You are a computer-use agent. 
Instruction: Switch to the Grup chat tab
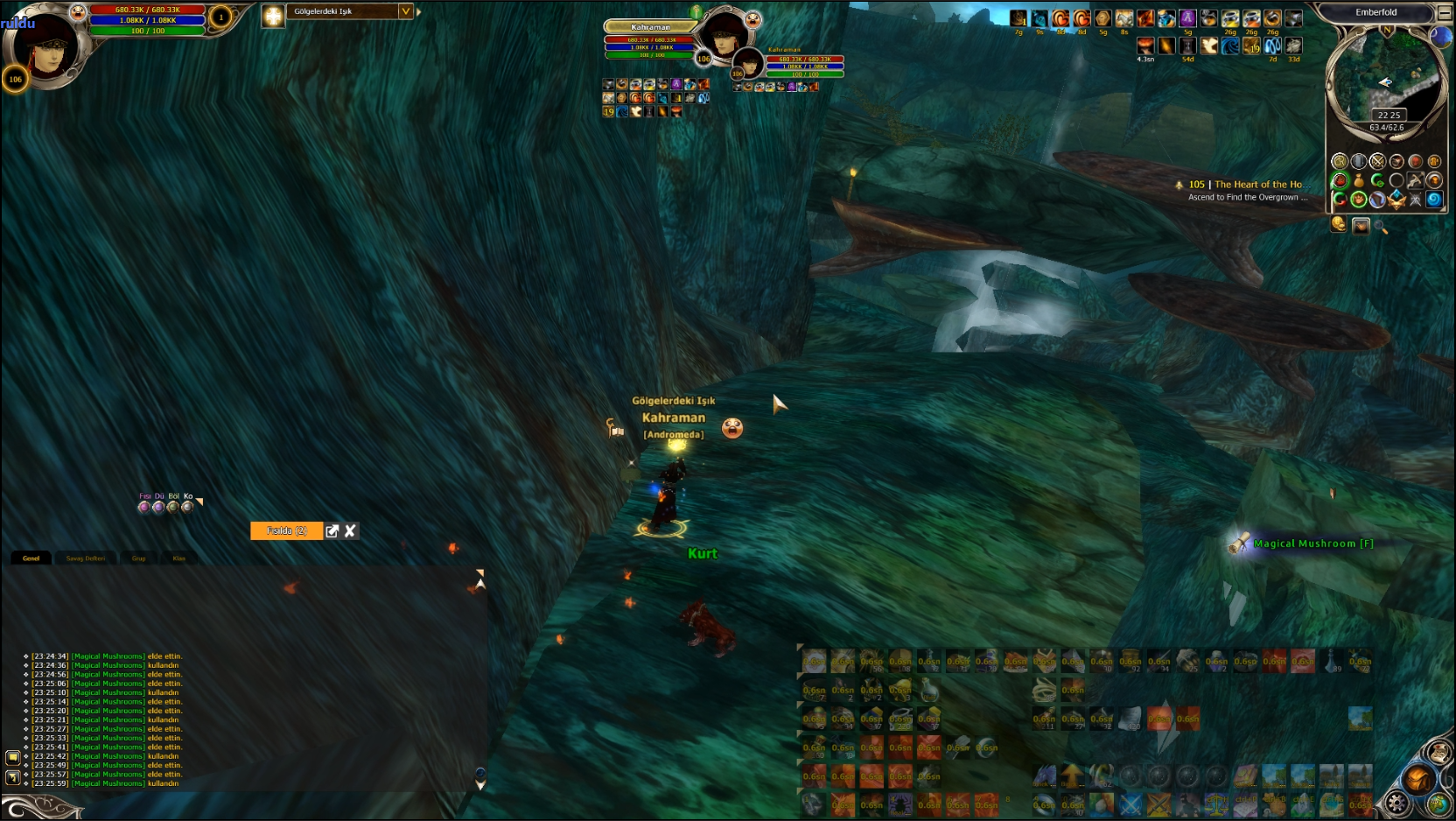pos(138,558)
